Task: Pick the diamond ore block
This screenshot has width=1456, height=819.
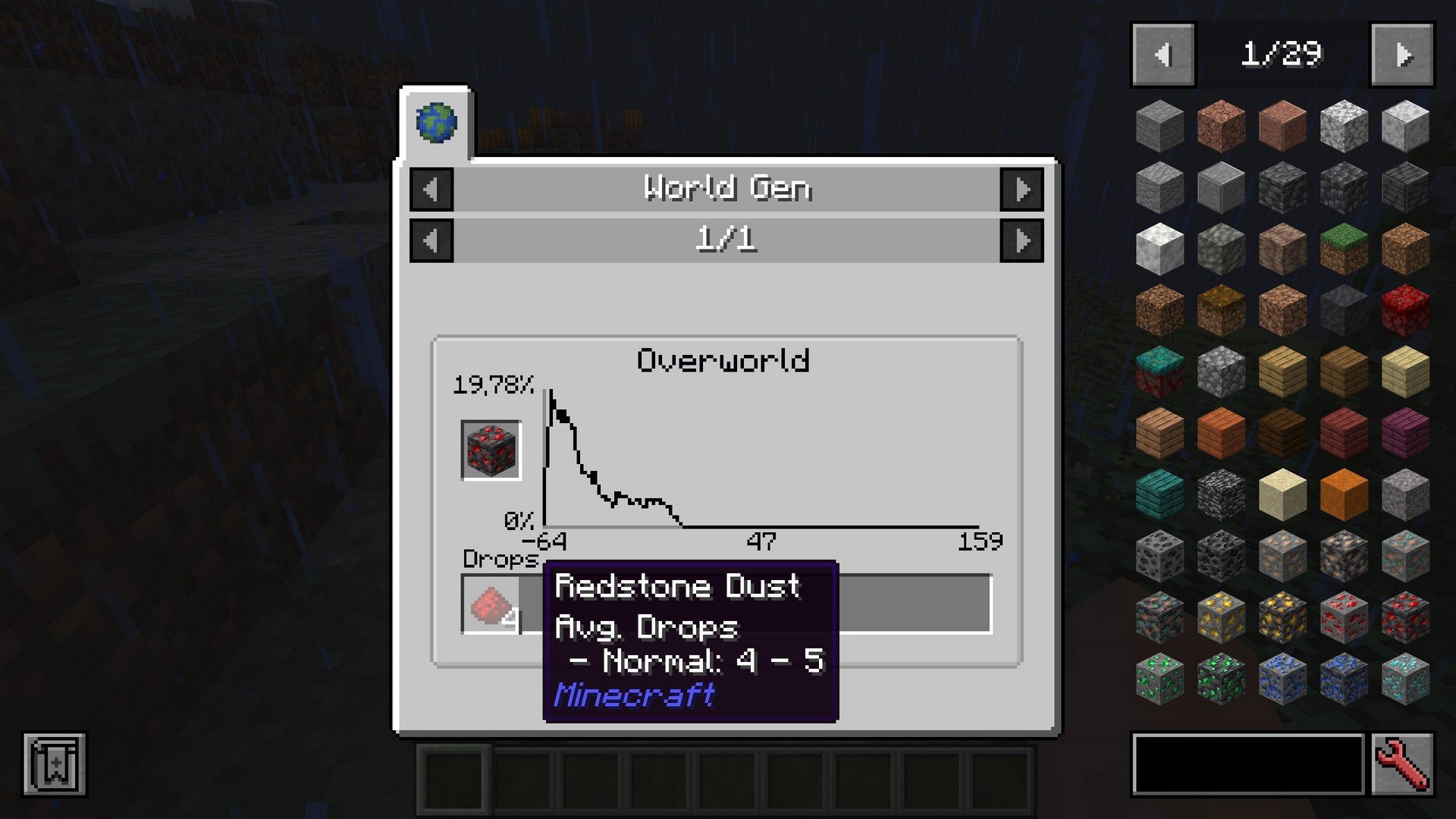Action: (x=1404, y=679)
